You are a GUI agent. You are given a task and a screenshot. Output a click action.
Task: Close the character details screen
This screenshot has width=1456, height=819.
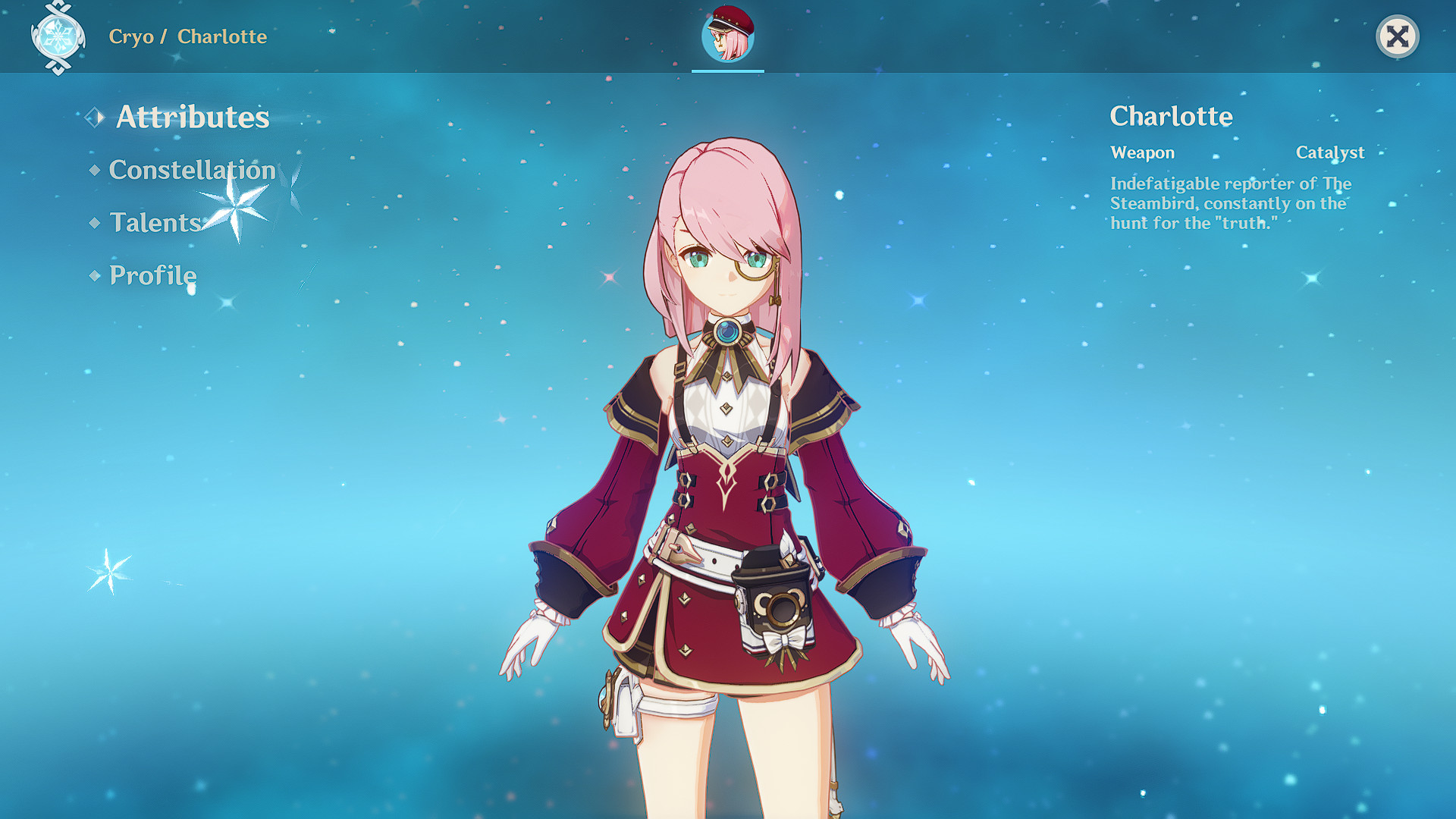[x=1399, y=36]
